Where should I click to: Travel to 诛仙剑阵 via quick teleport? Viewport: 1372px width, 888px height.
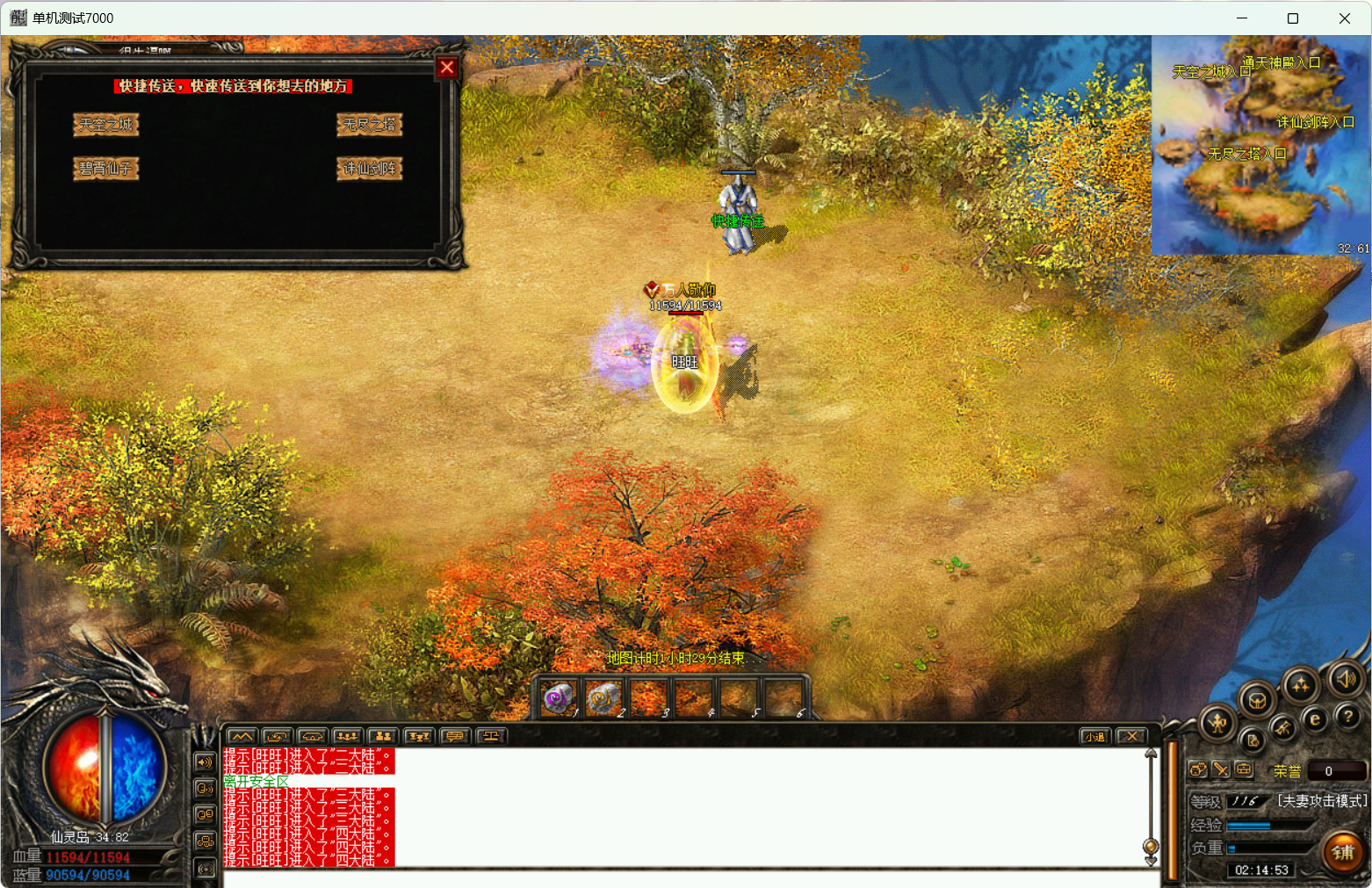tap(369, 168)
